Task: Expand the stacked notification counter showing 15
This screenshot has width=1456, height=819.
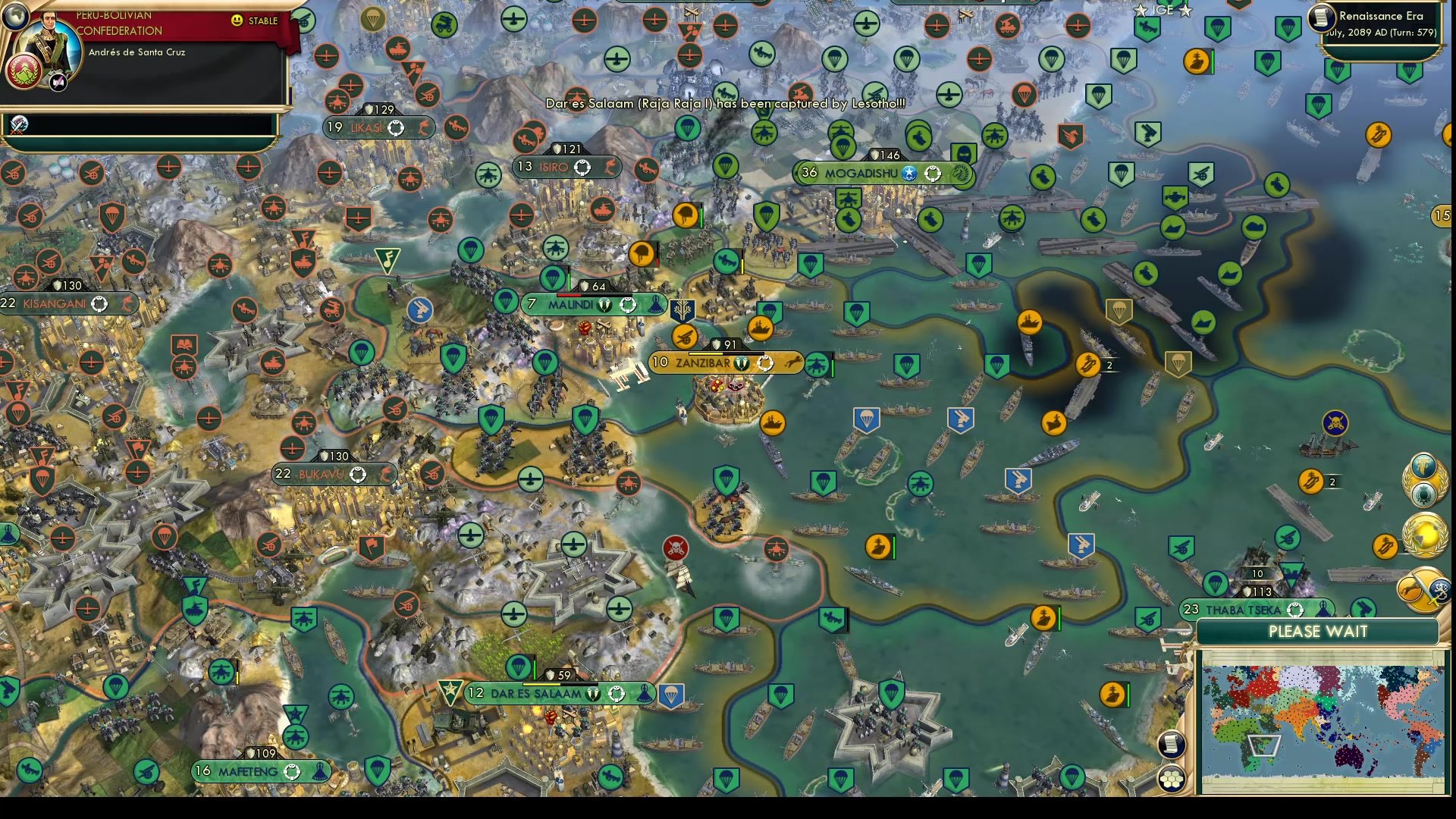Action: (1443, 215)
